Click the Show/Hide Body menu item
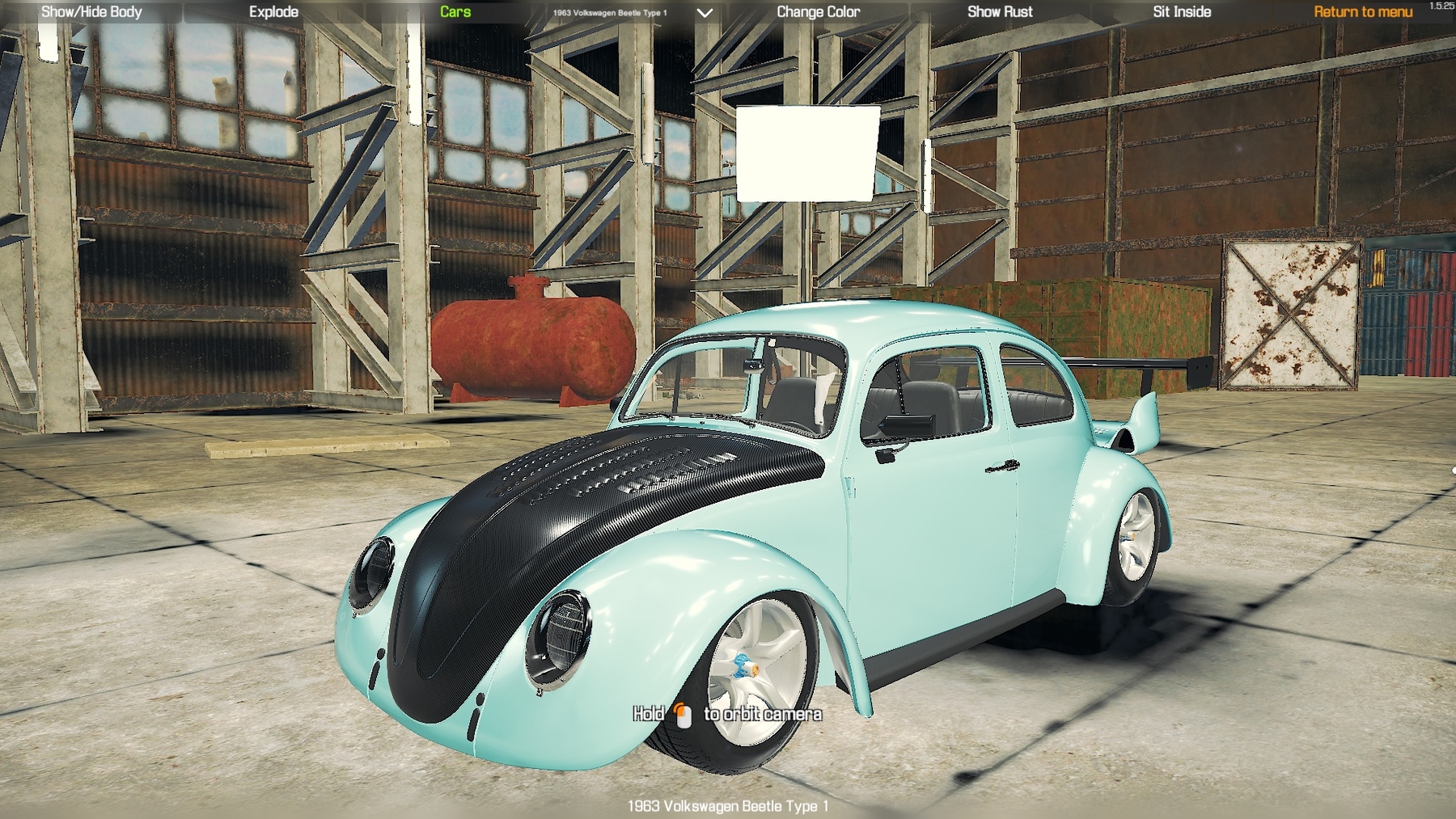 91,12
